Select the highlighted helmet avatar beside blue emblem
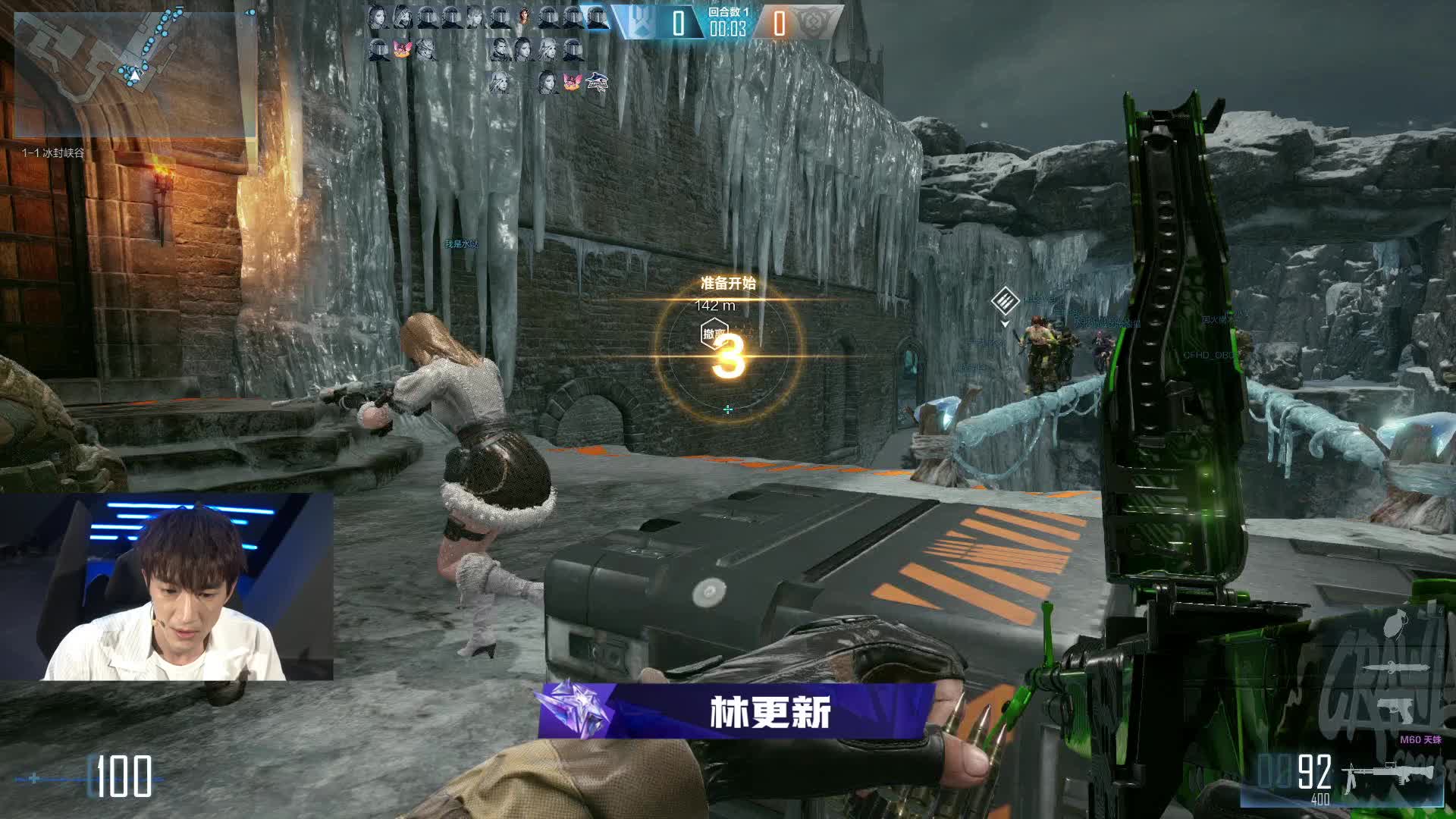This screenshot has height=819, width=1456. [597, 17]
